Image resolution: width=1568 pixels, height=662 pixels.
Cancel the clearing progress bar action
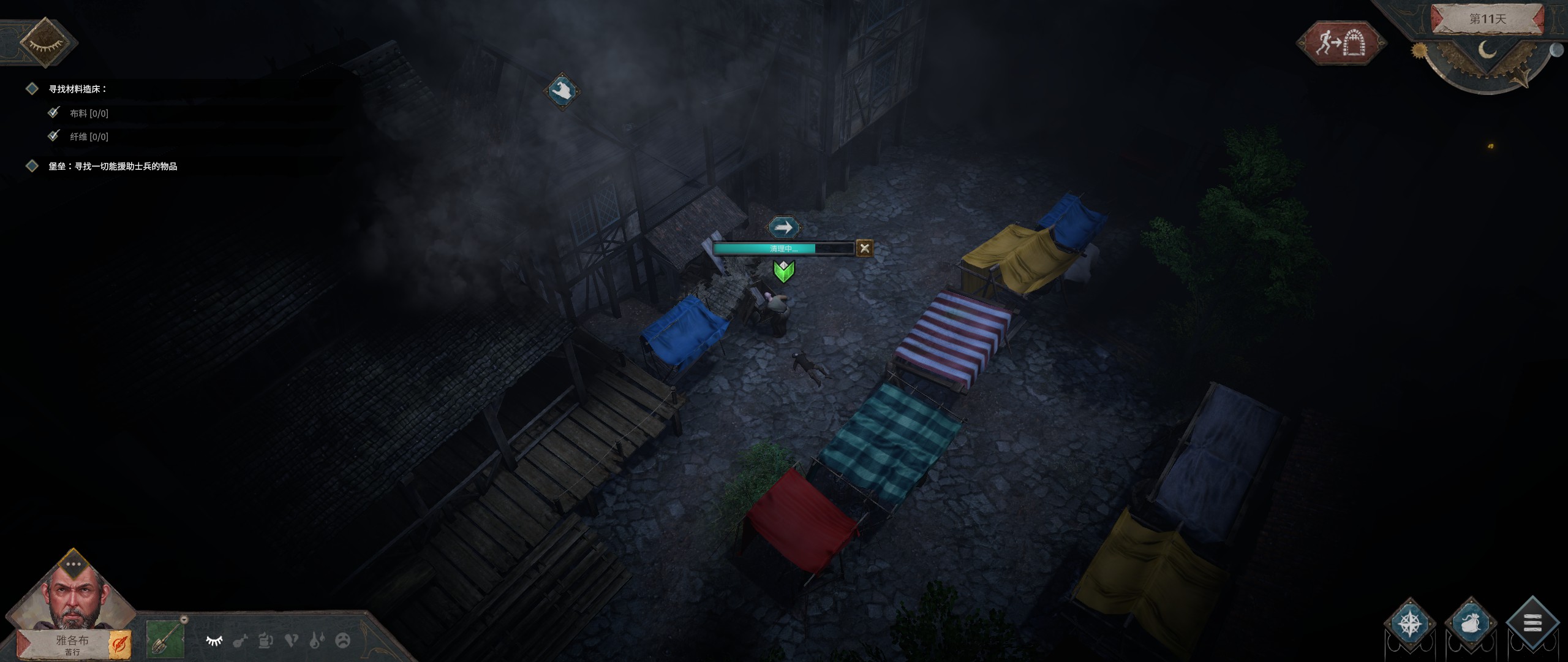pos(864,248)
